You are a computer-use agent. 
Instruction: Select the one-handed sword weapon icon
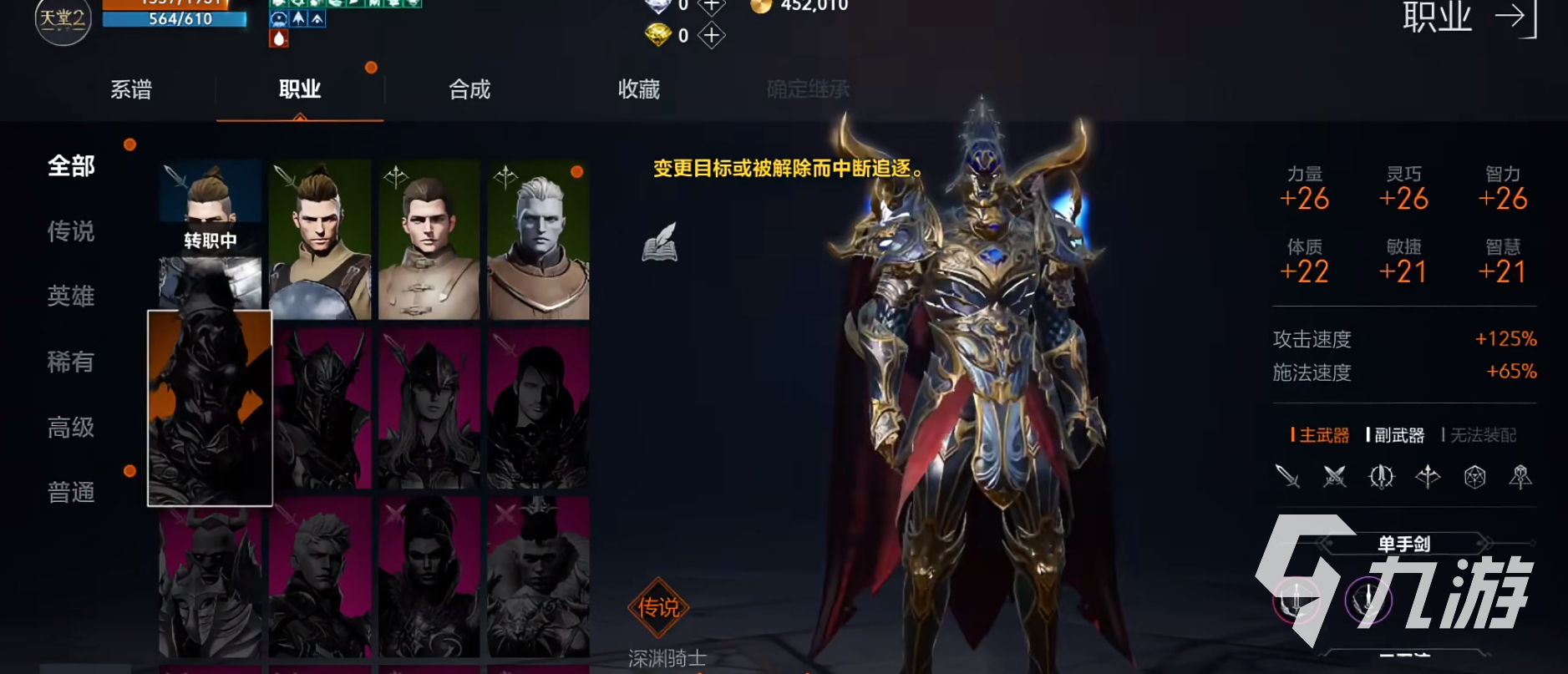coord(1288,476)
